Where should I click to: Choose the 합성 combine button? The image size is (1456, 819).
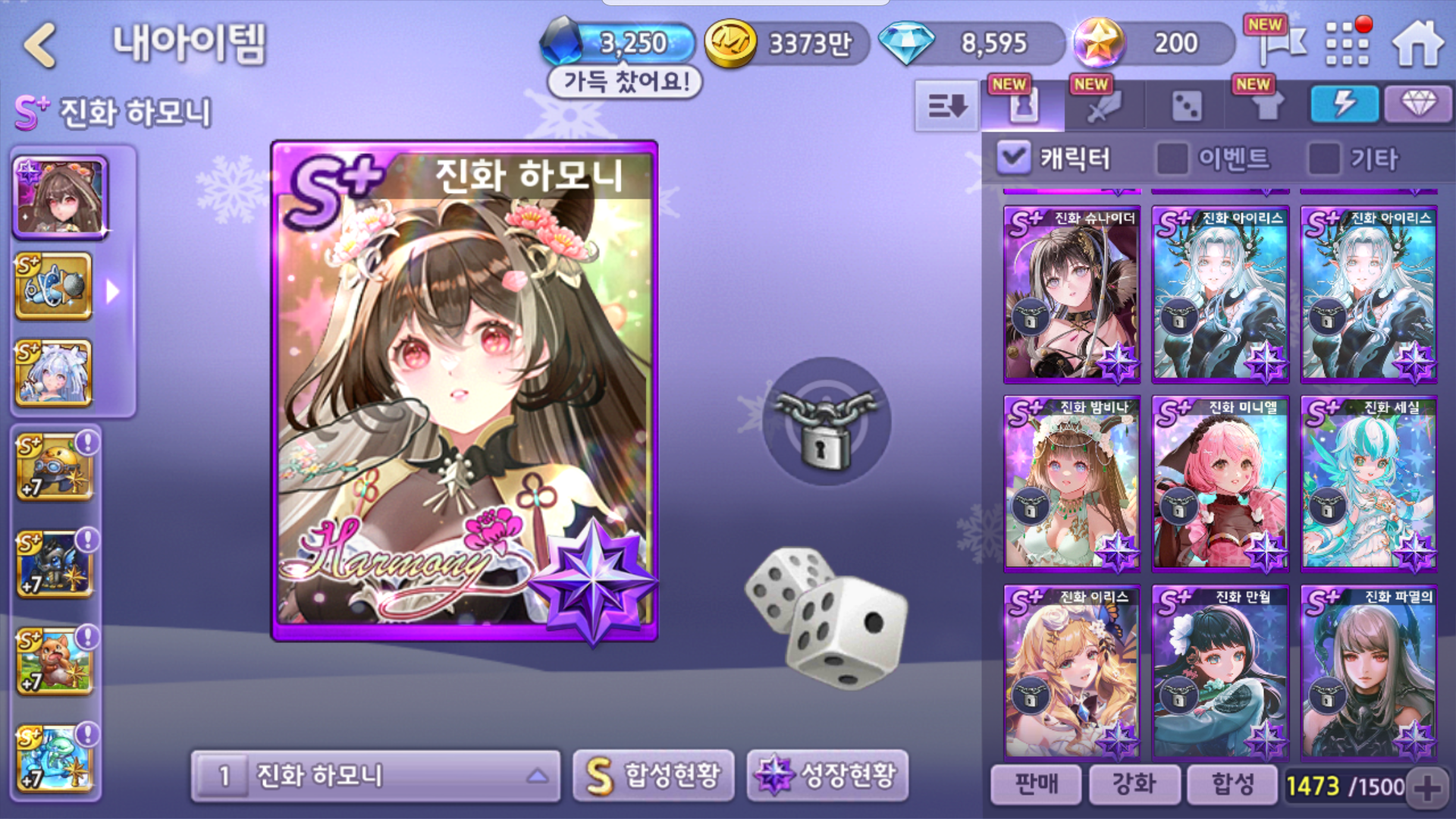1232,784
